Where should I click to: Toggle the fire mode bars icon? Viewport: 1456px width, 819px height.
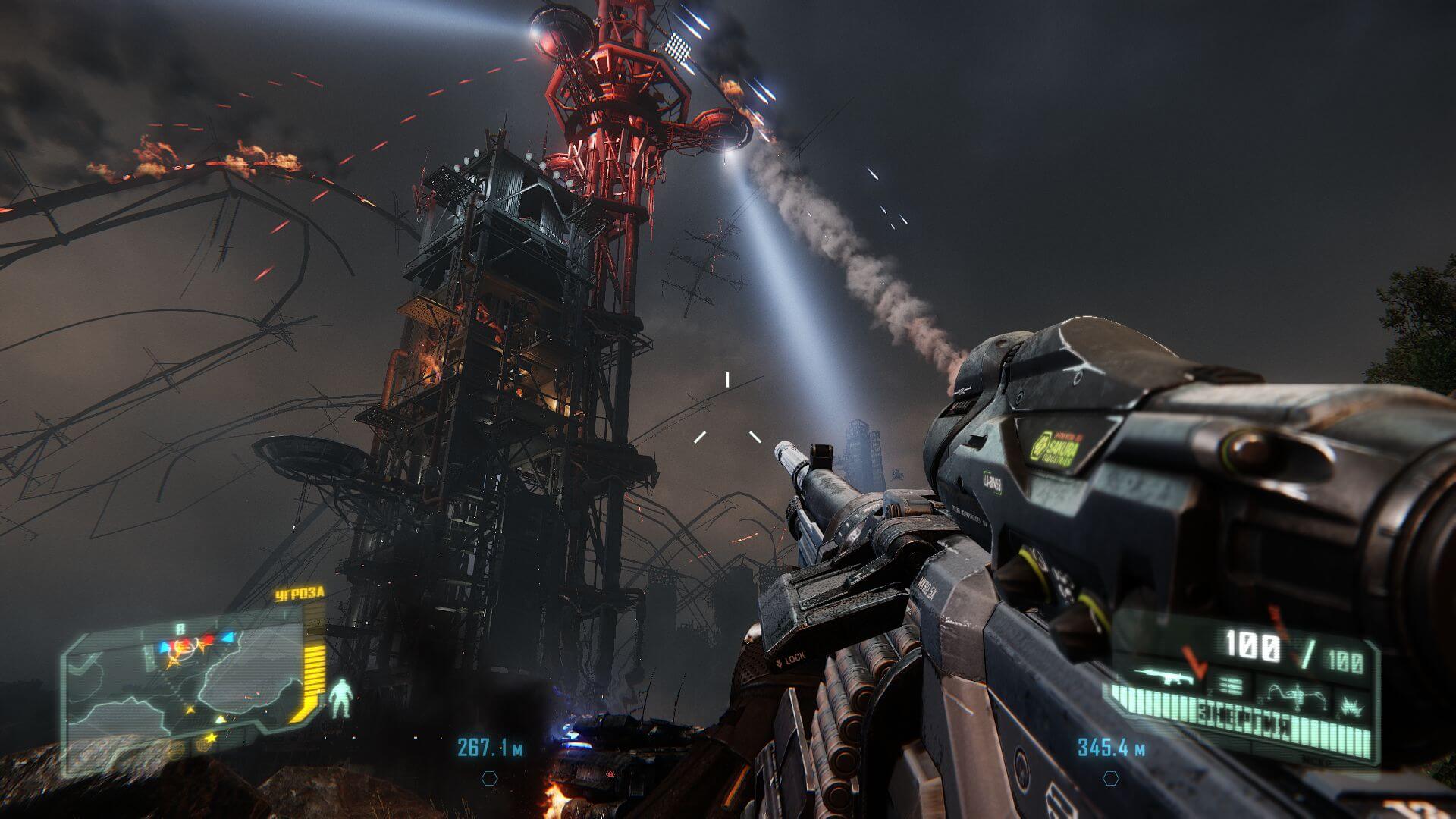(1232, 686)
